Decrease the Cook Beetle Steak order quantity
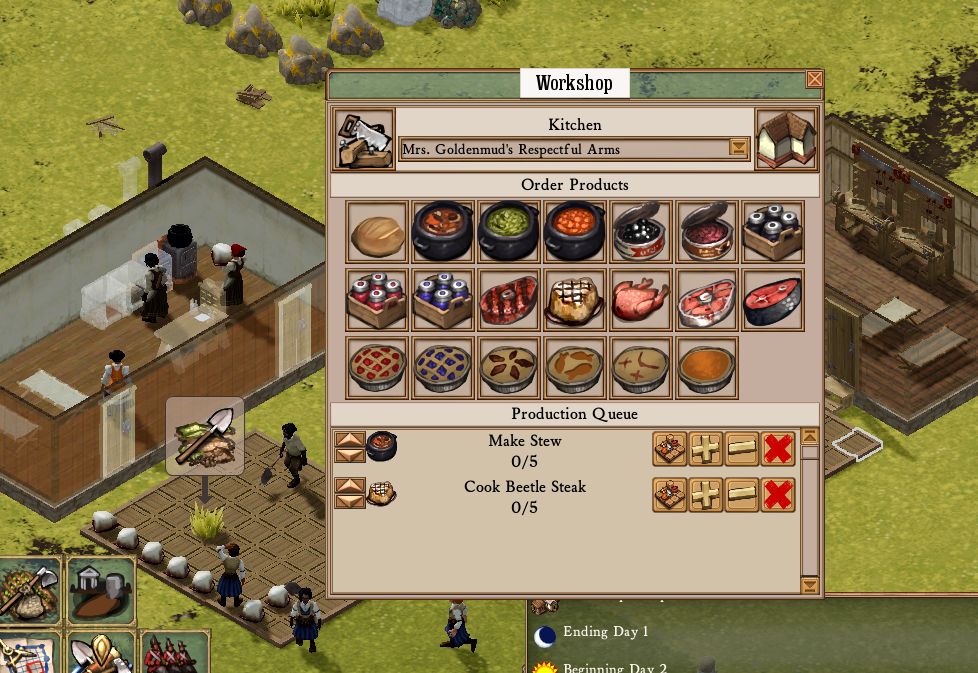 tap(742, 495)
